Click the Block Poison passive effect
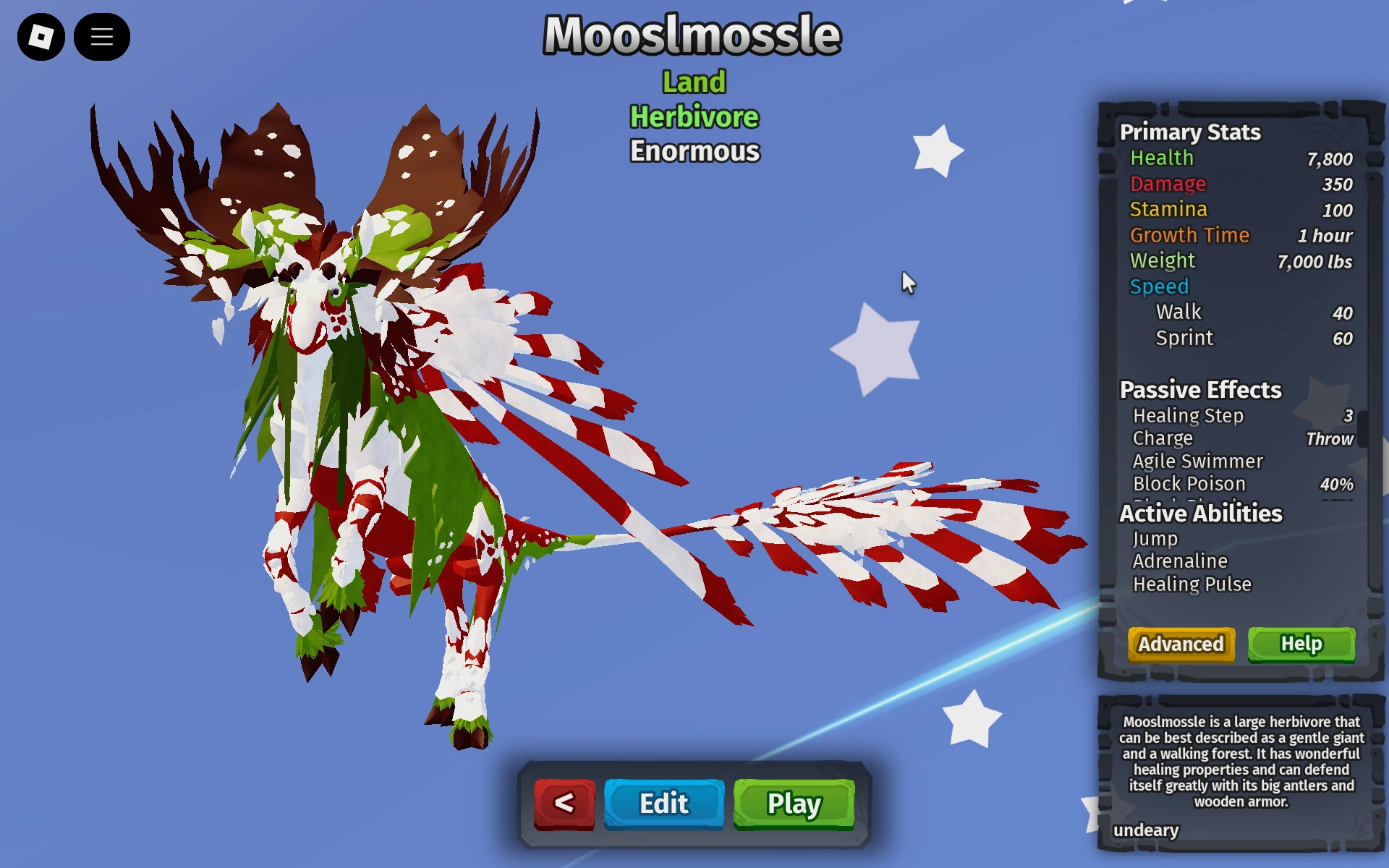Image resolution: width=1389 pixels, height=868 pixels. click(1189, 484)
